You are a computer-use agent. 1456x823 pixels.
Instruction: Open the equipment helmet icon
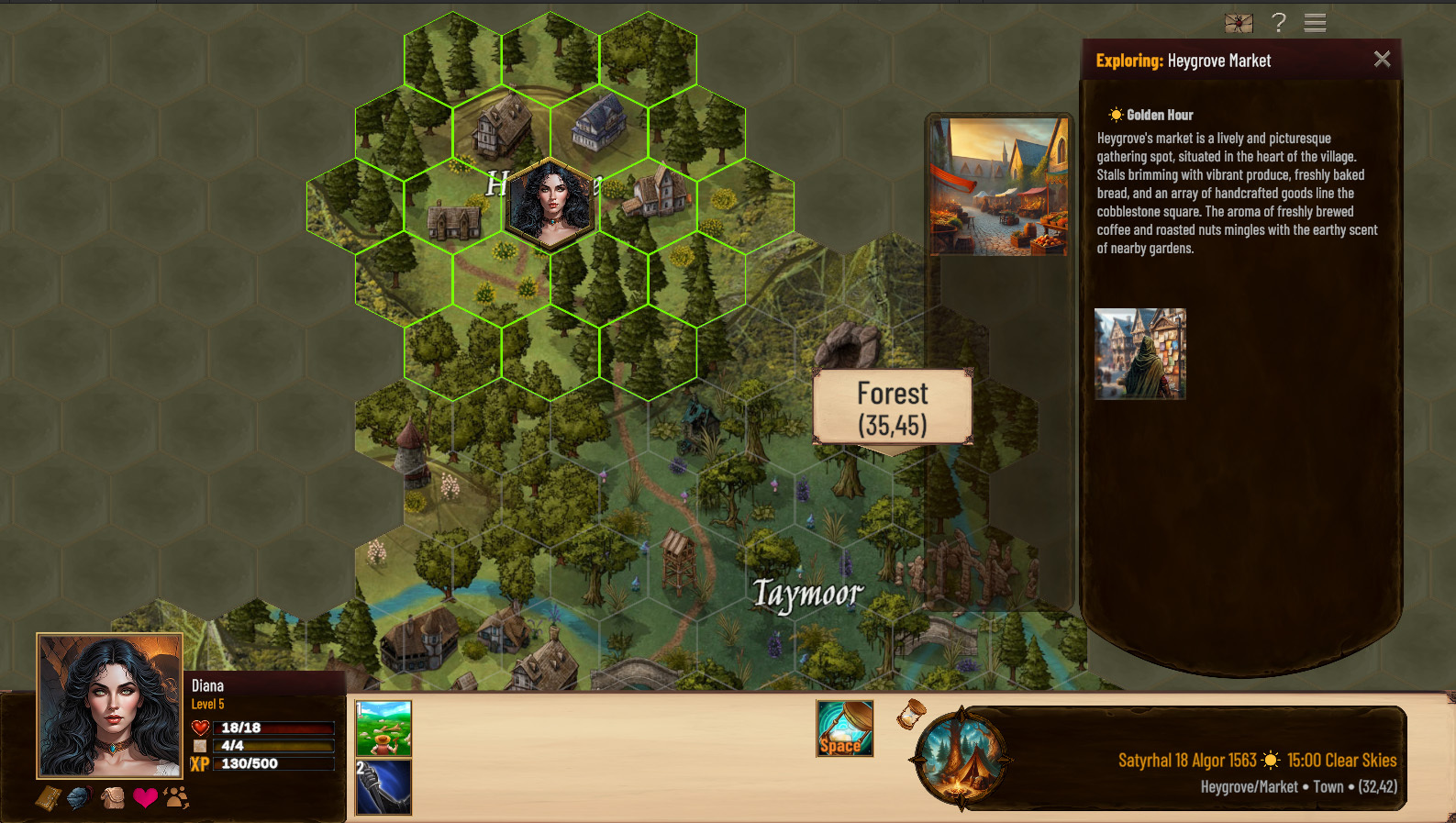click(x=79, y=796)
